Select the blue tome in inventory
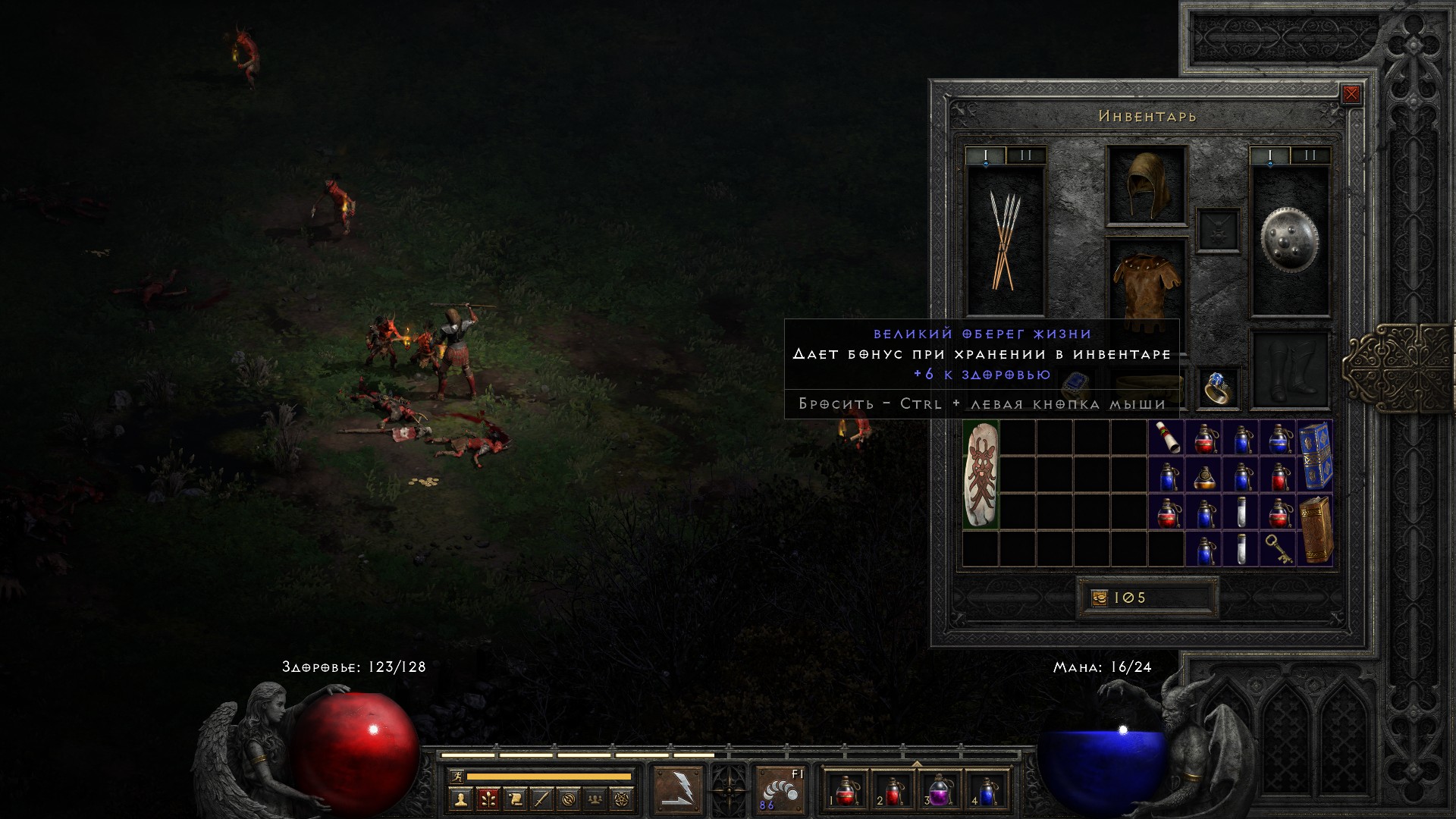The image size is (1456, 819). 1316,456
